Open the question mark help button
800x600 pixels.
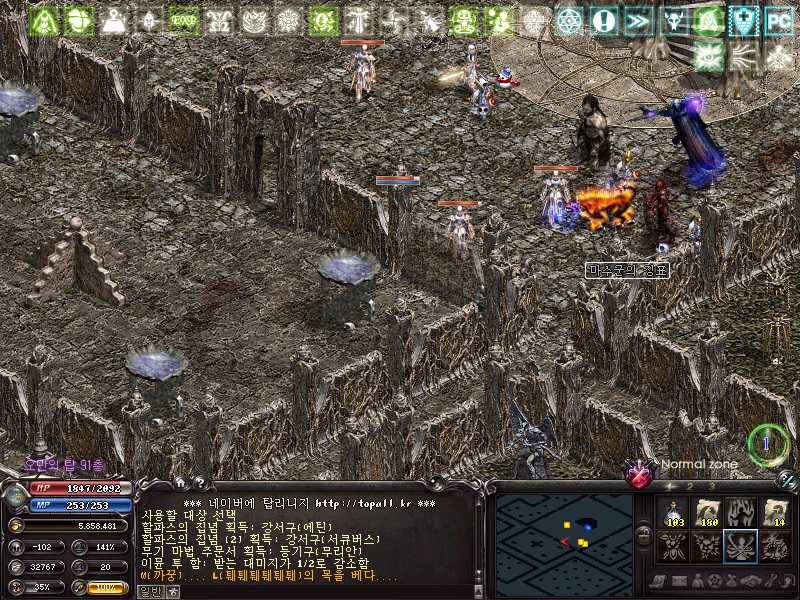(199, 482)
